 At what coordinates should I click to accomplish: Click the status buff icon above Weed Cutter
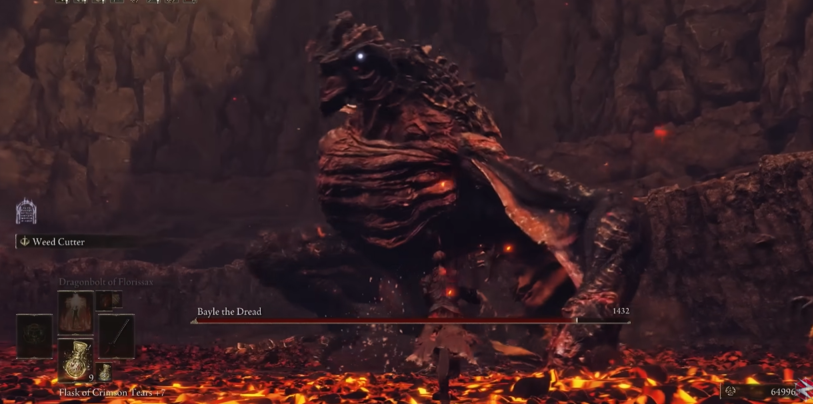point(26,212)
